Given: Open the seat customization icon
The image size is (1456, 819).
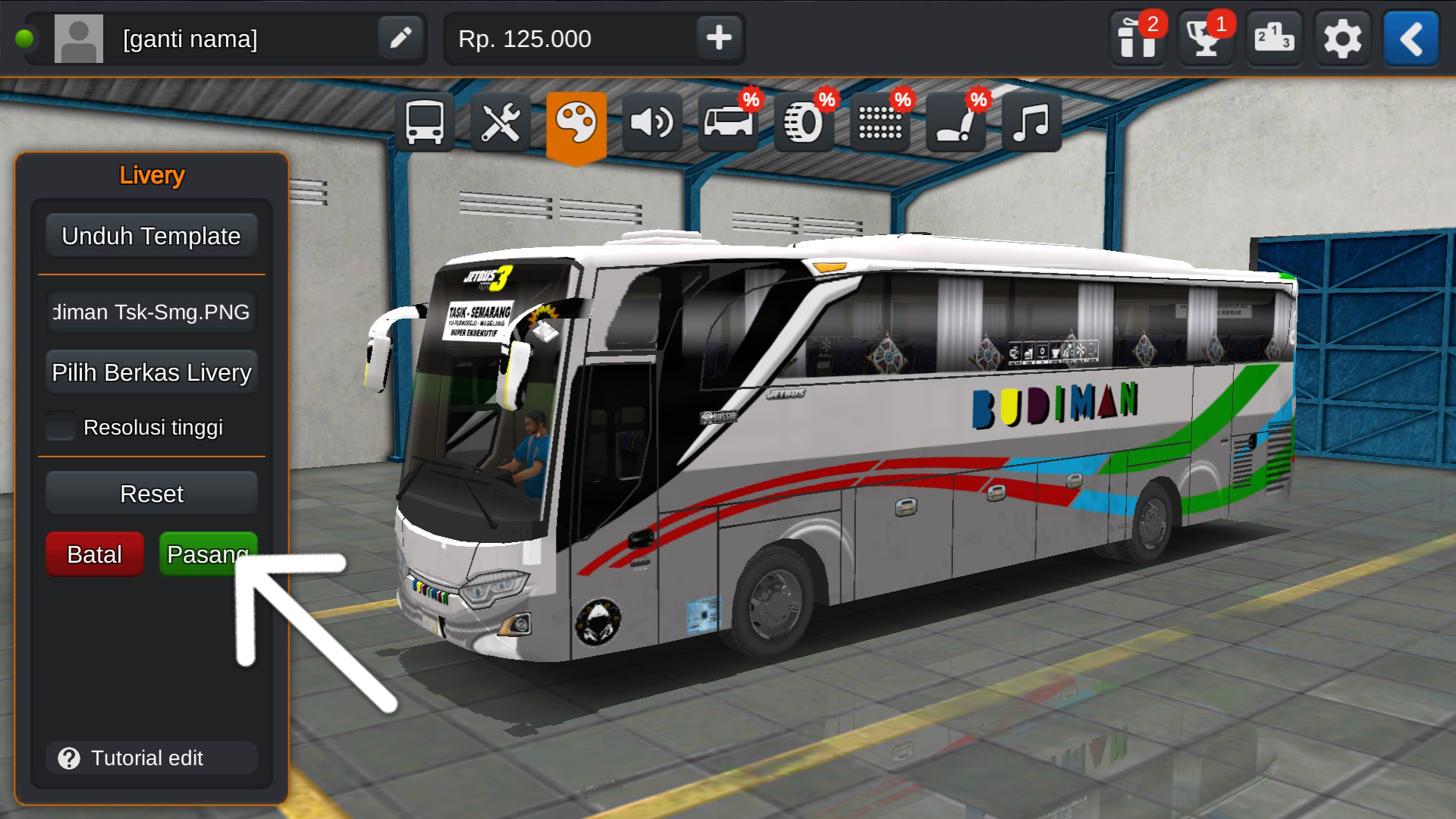Looking at the screenshot, I should coord(955,121).
